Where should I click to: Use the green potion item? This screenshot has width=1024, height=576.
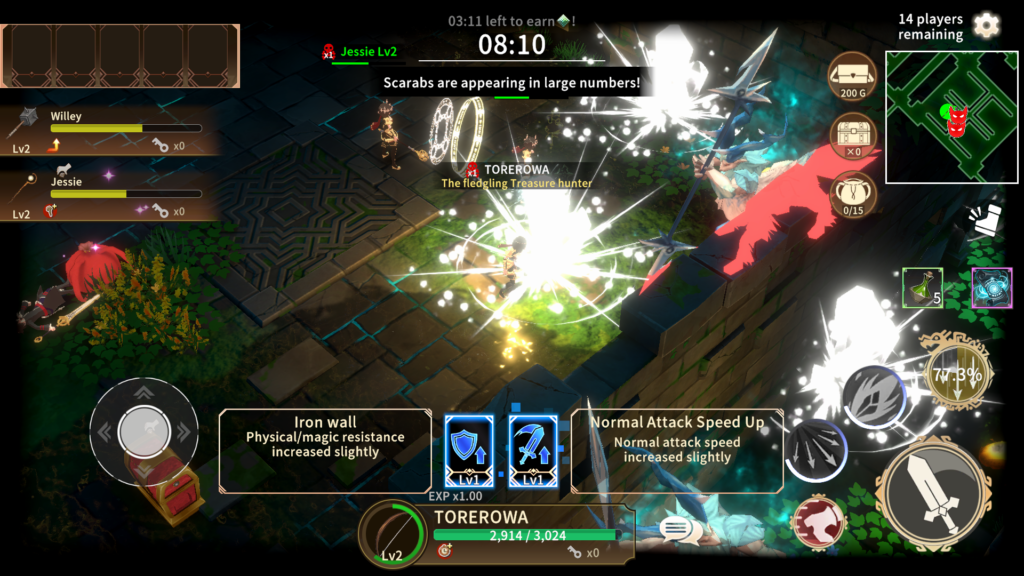(921, 287)
